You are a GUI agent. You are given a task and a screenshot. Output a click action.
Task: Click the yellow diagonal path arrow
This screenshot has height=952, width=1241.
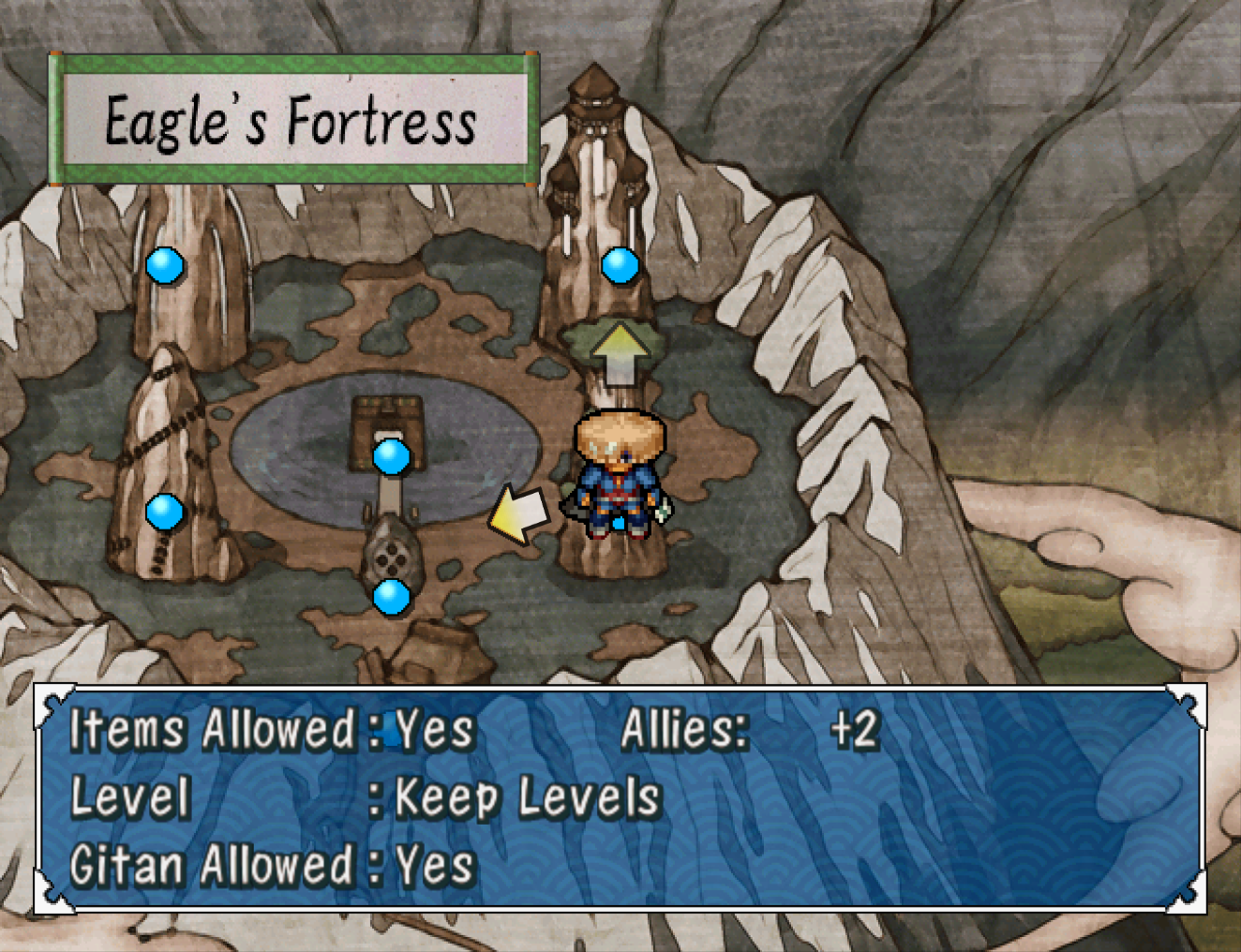[x=518, y=514]
